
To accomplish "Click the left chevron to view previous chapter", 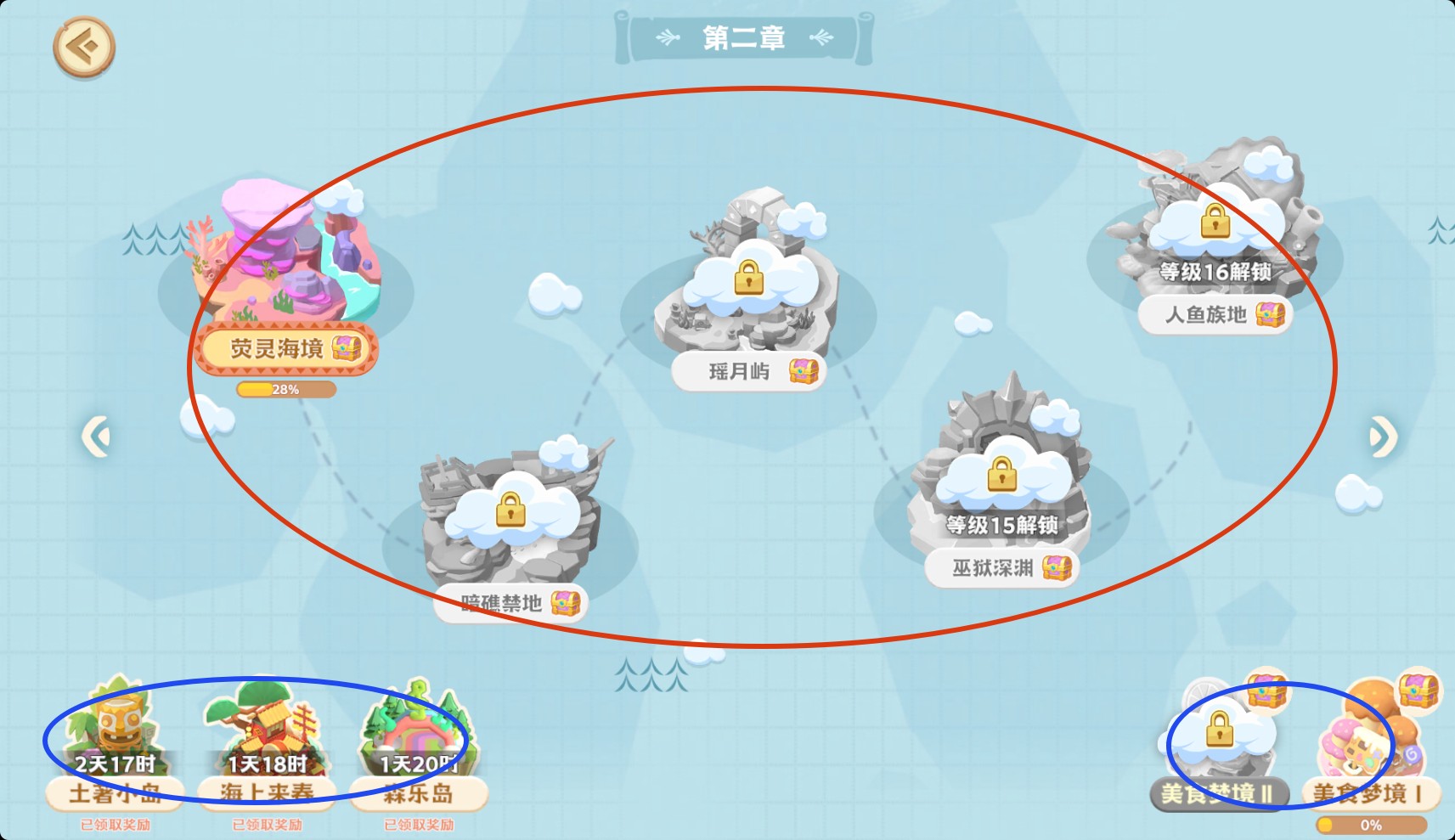I will [x=96, y=433].
